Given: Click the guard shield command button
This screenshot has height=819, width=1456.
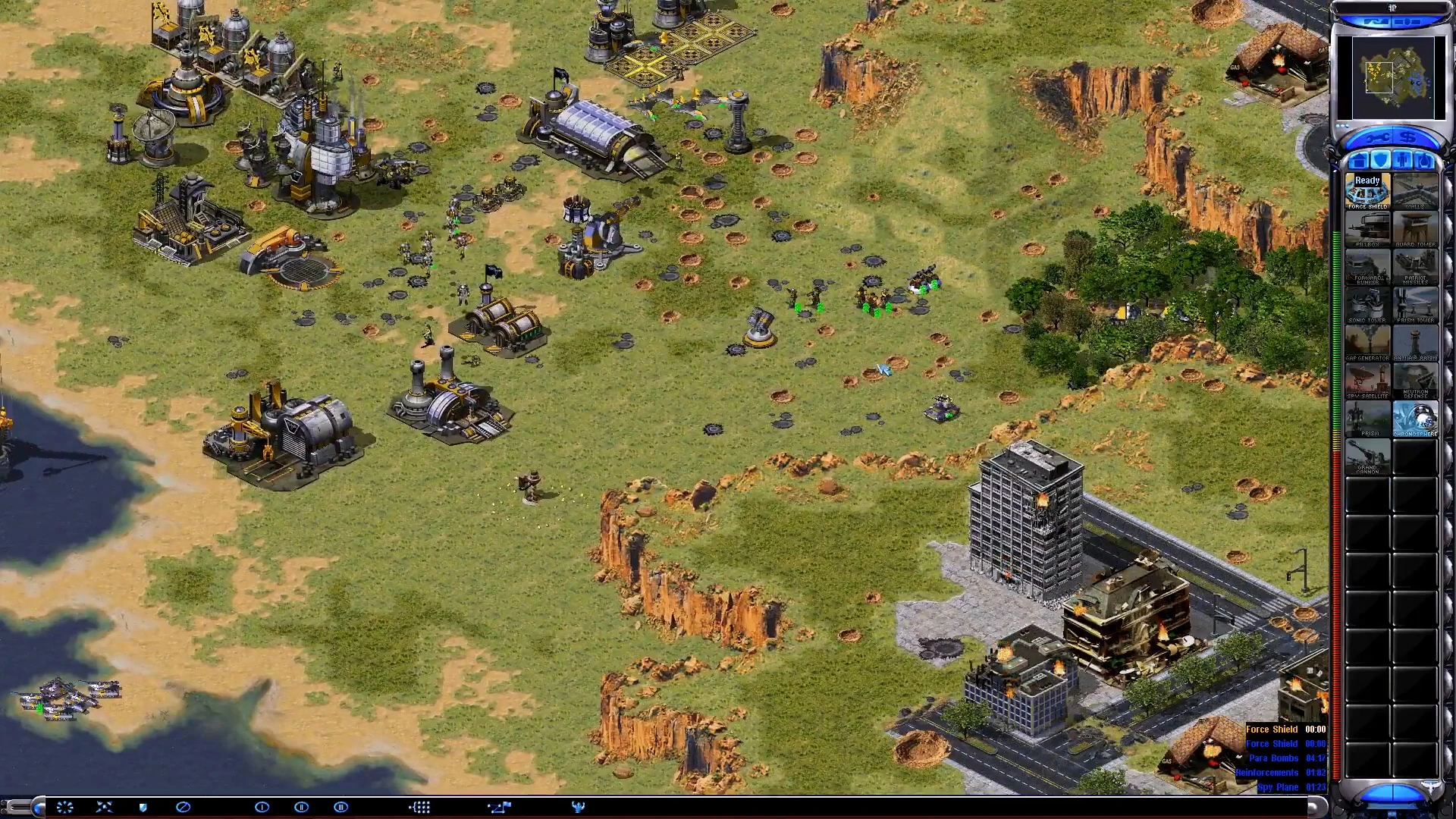Looking at the screenshot, I should point(143,808).
